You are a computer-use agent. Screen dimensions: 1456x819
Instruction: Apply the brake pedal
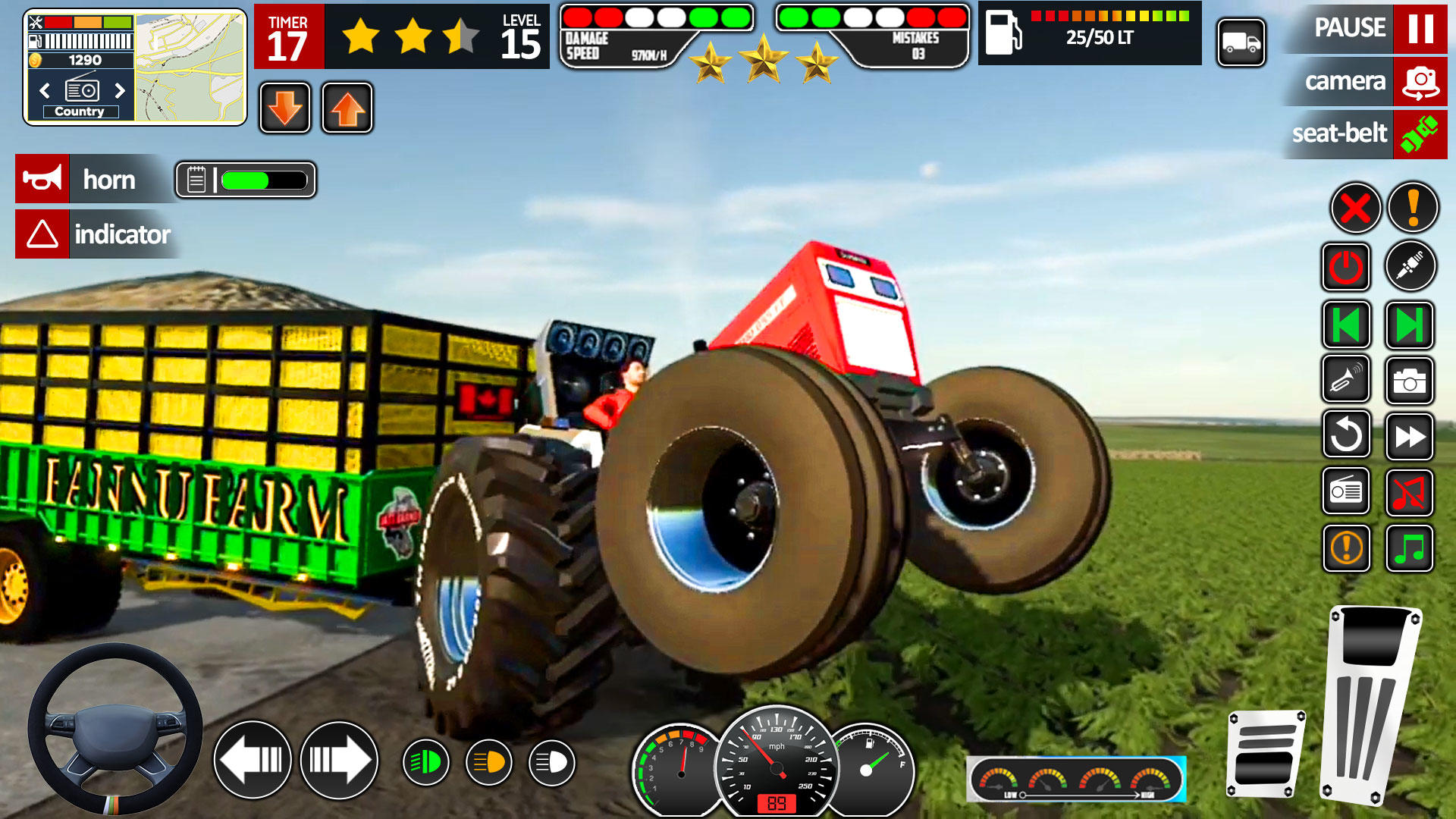(x=1265, y=753)
